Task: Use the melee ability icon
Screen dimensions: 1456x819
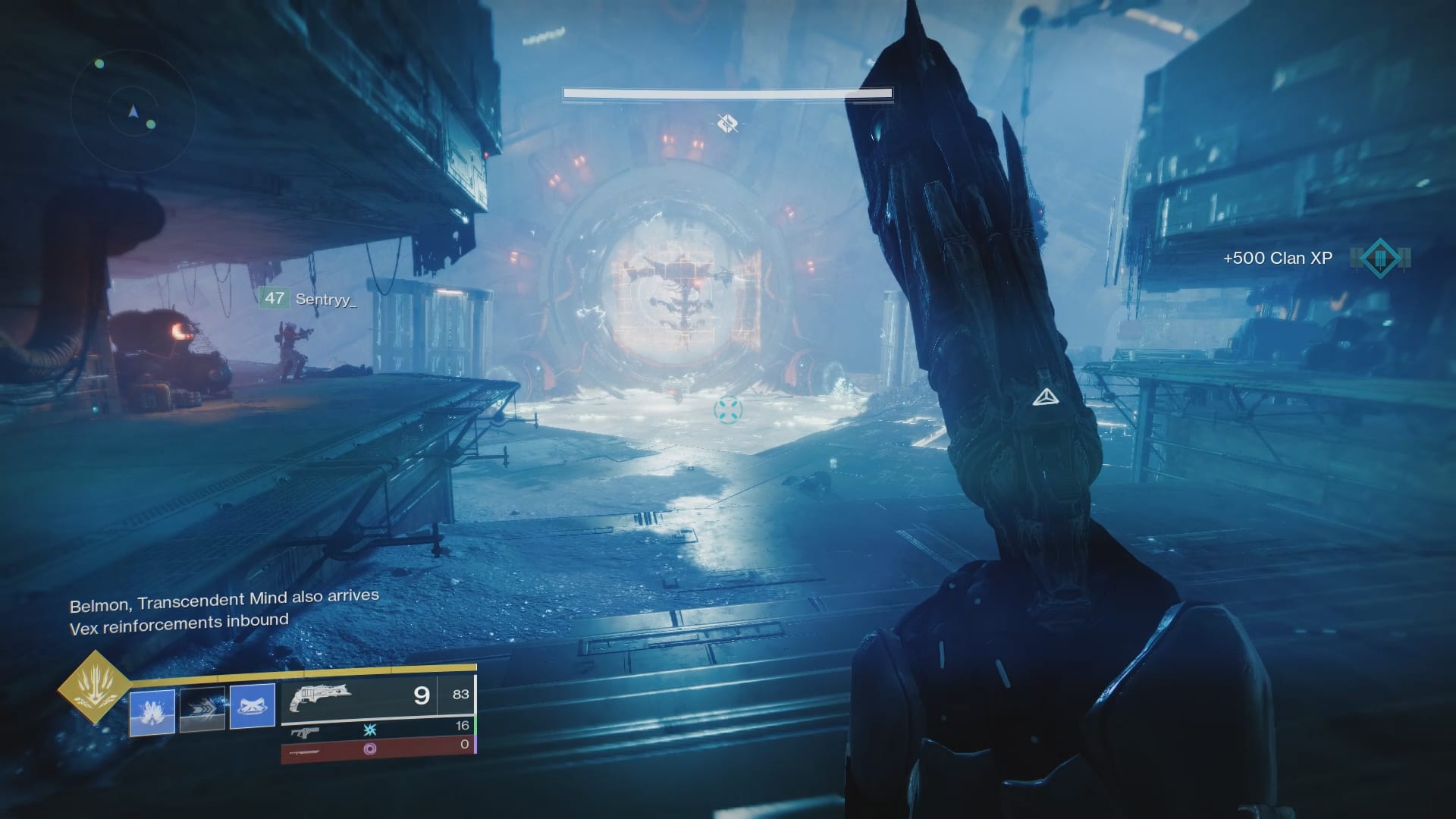Action: click(253, 707)
